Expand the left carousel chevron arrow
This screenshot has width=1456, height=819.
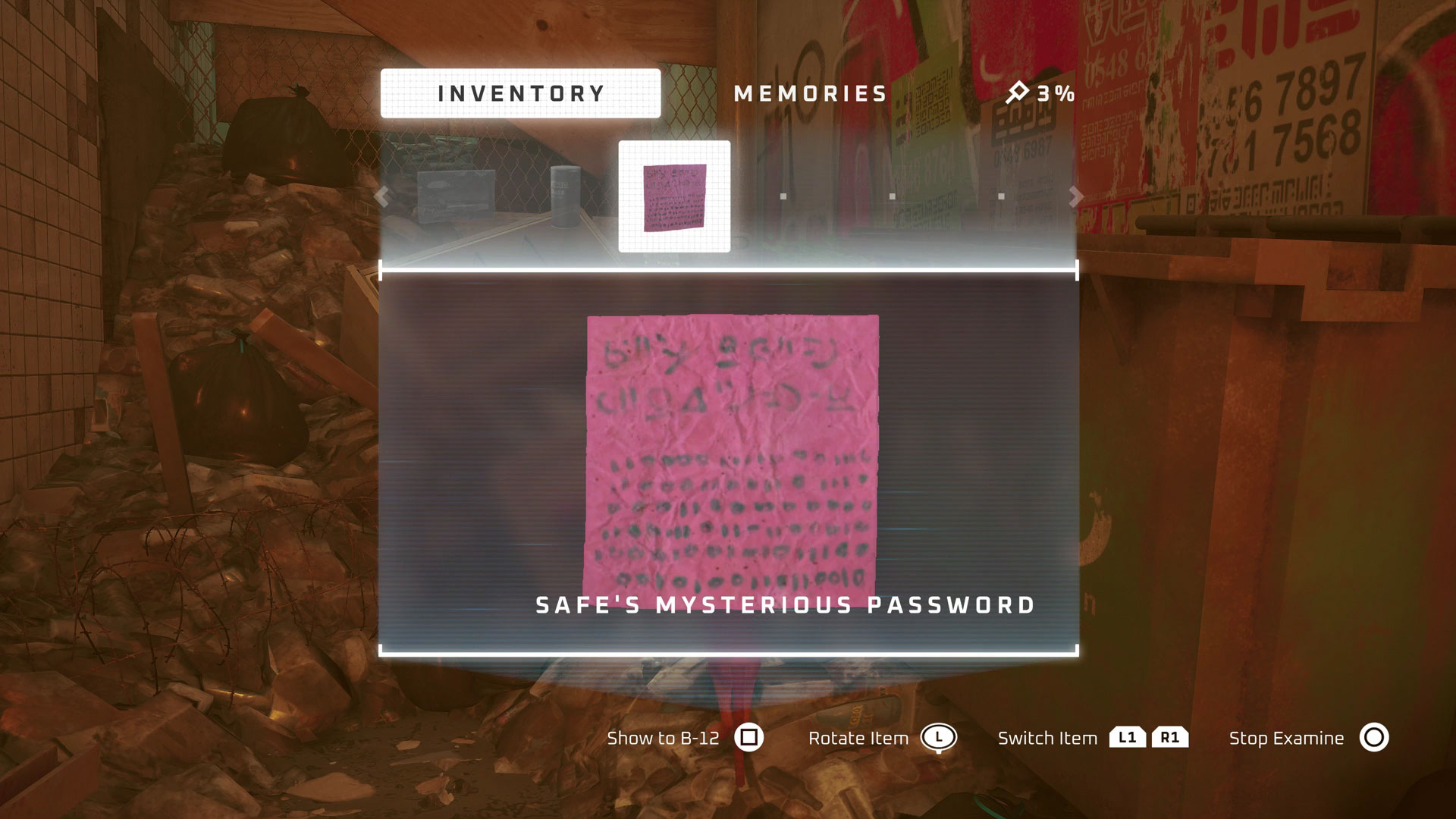381,196
